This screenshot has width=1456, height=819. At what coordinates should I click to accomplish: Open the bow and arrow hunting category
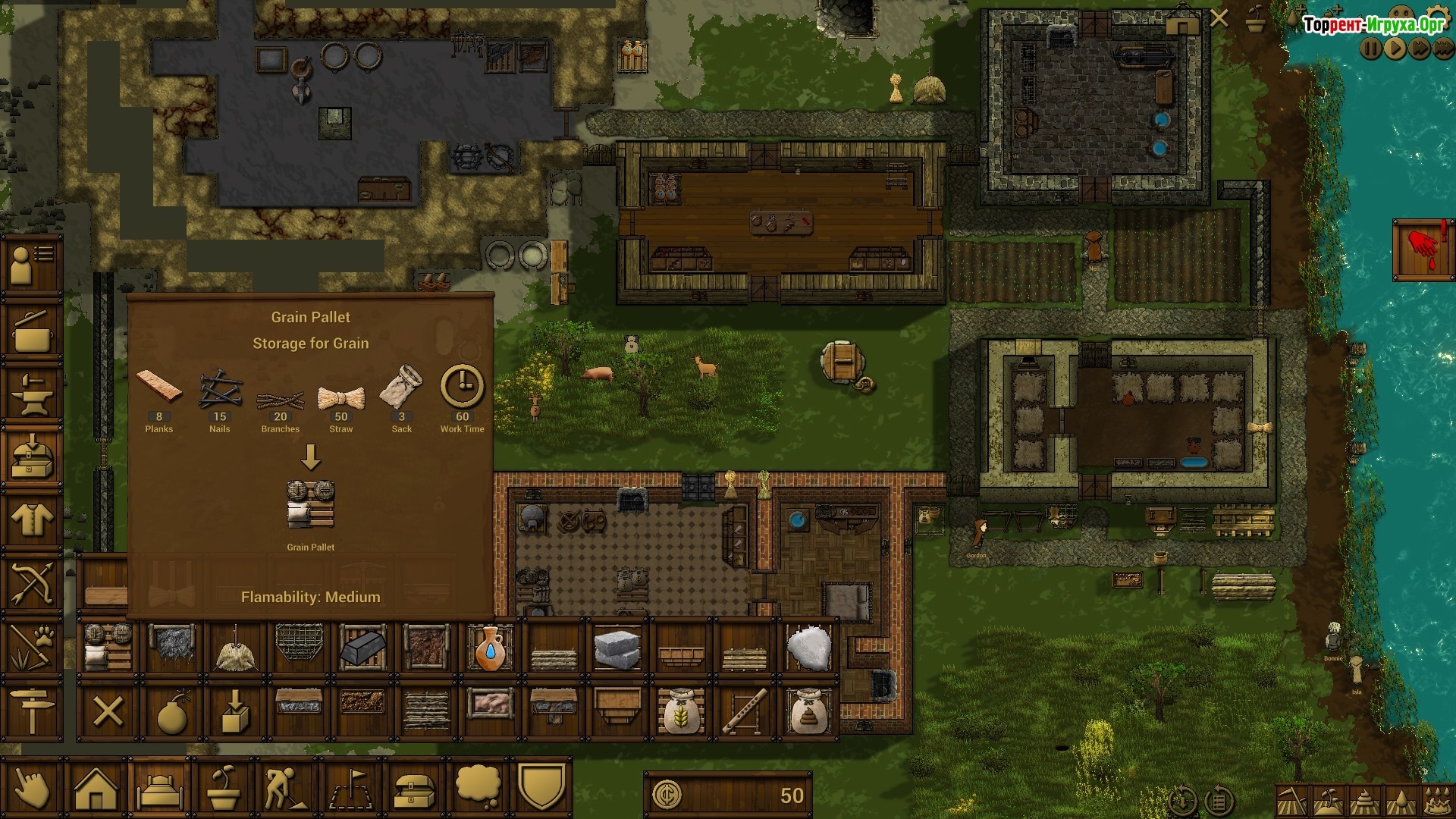(x=32, y=584)
